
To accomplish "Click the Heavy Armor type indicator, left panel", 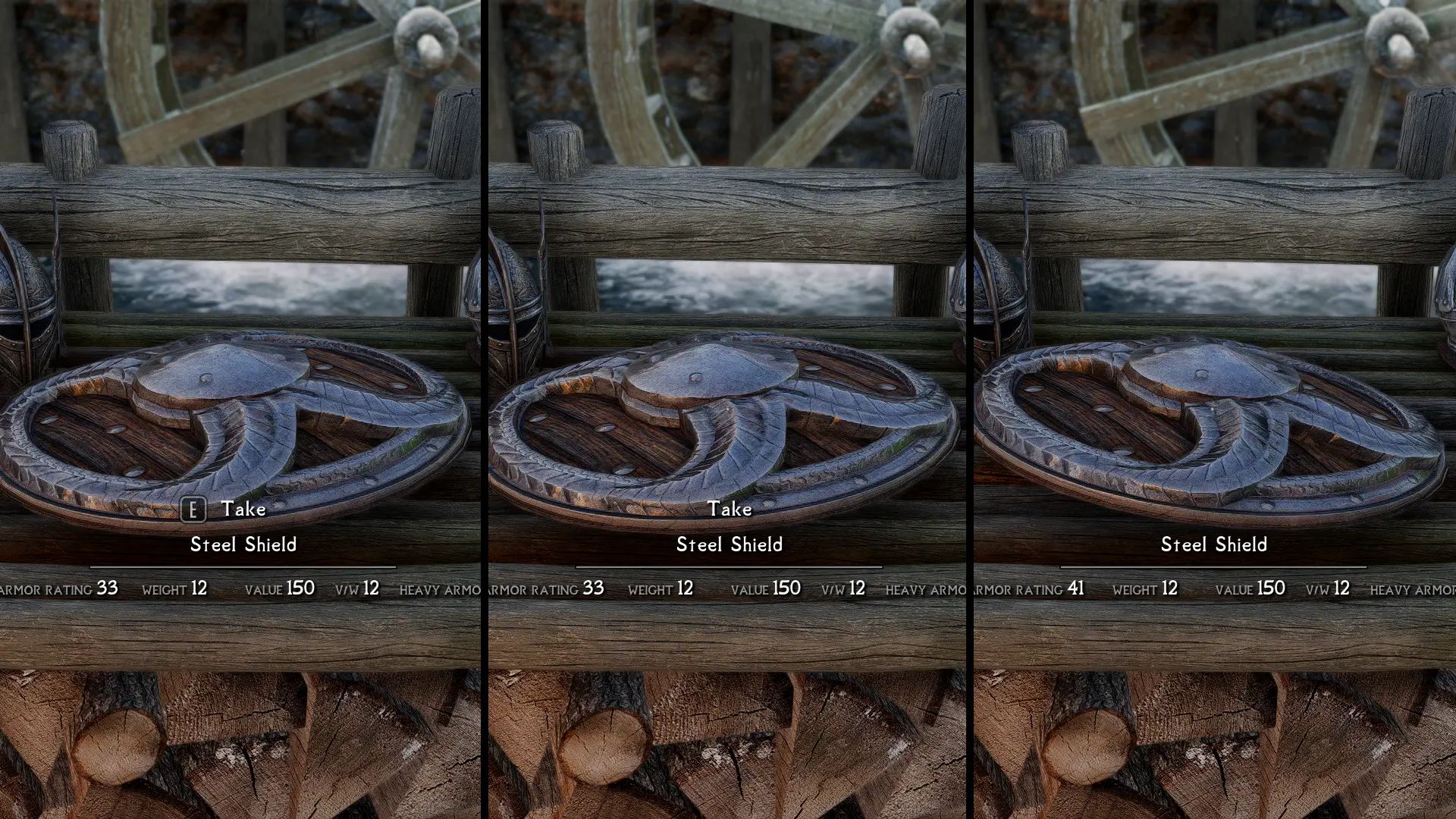I will click(440, 589).
